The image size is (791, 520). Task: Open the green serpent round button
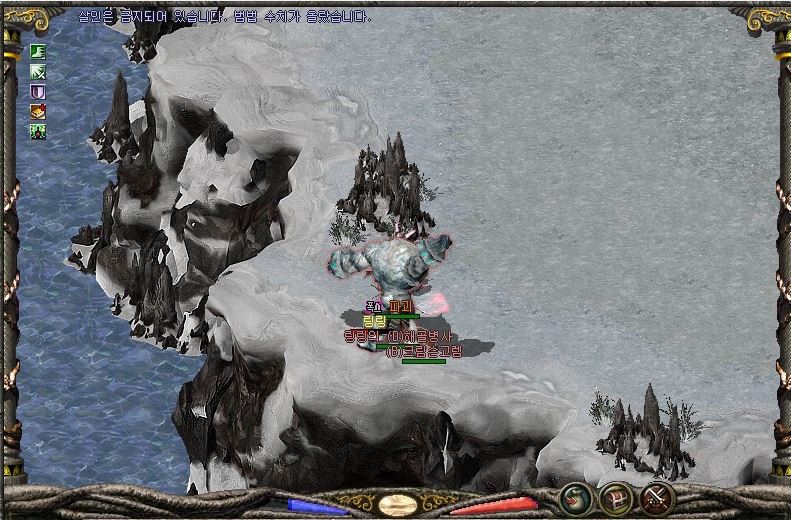(x=574, y=497)
